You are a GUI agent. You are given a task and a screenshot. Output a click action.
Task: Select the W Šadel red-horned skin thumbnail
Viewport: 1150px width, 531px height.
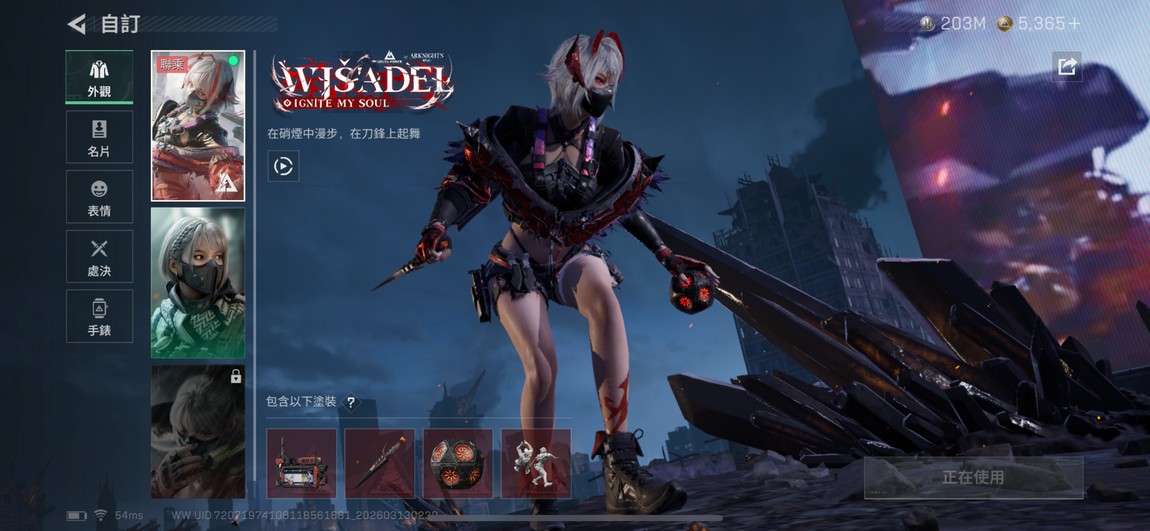coord(198,126)
